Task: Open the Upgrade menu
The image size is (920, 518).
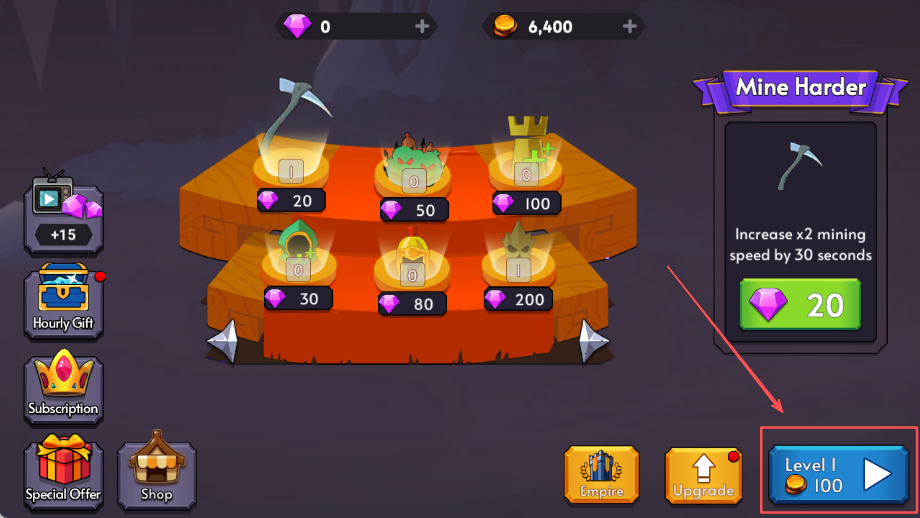Action: tap(703, 475)
